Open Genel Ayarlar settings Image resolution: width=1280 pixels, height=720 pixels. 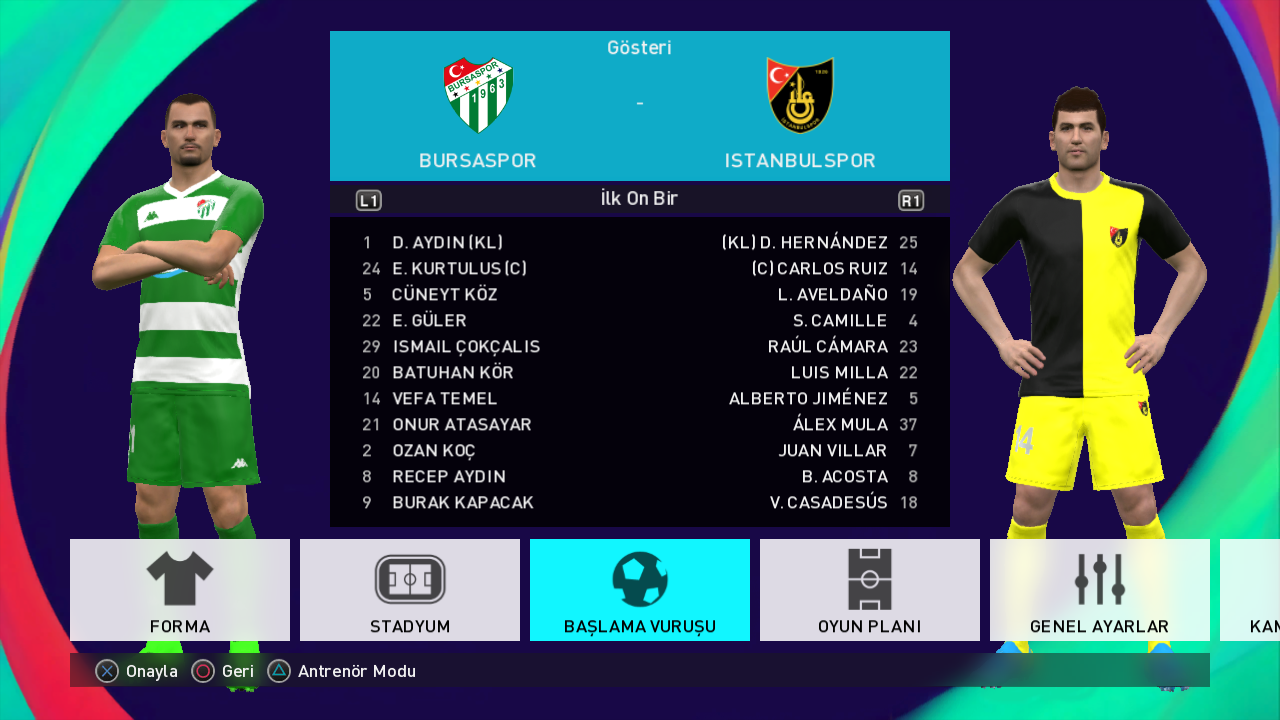tap(1100, 590)
